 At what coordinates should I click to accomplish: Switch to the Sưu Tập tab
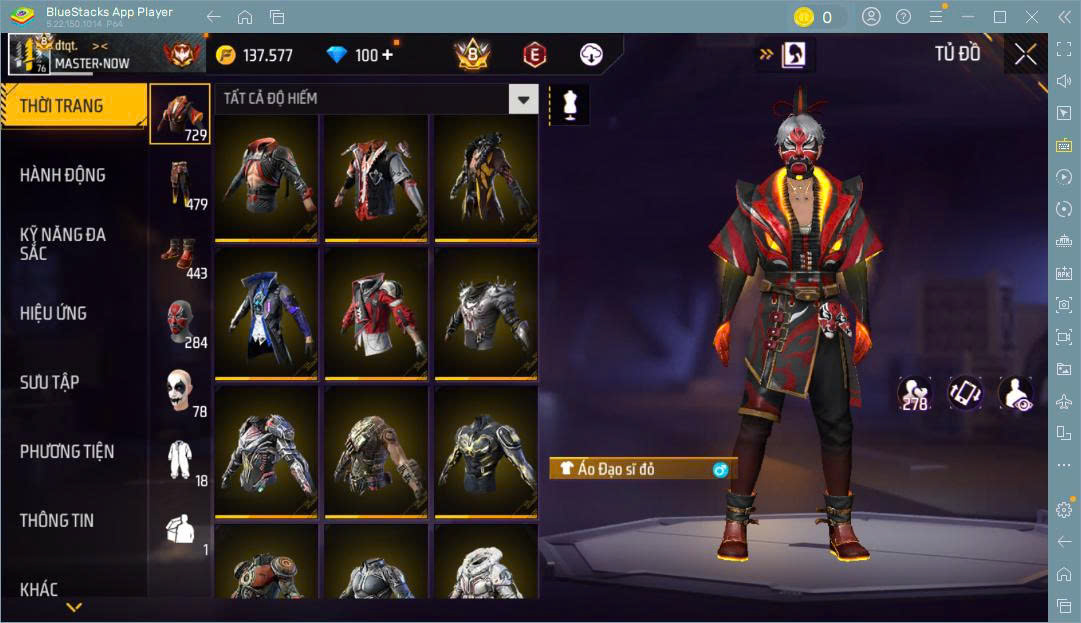50,382
